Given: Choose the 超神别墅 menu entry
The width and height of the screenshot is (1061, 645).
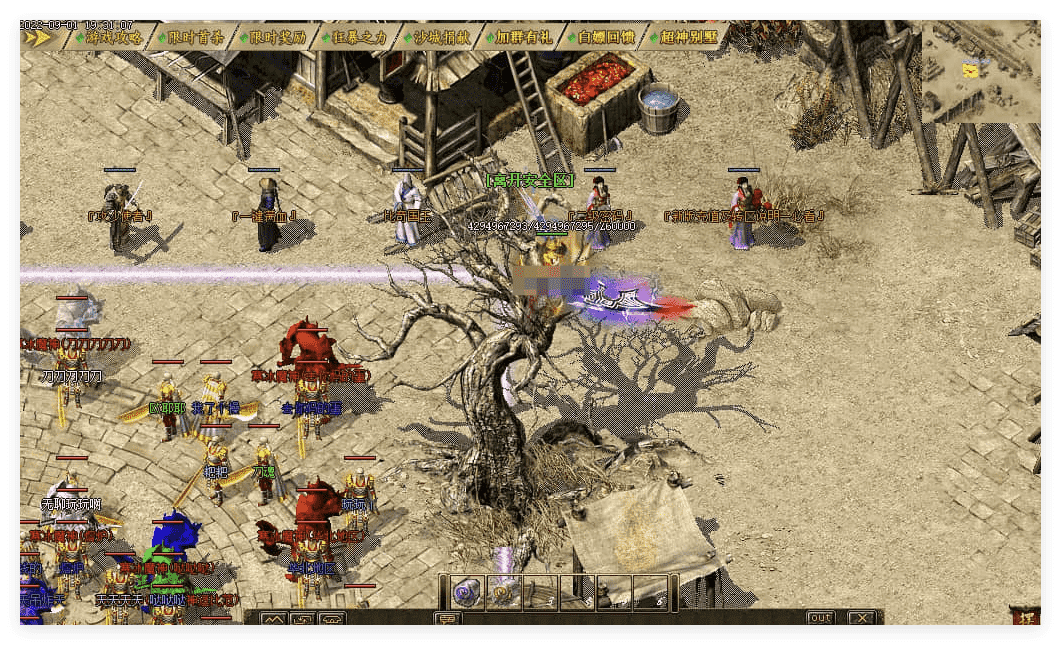Looking at the screenshot, I should point(689,38).
